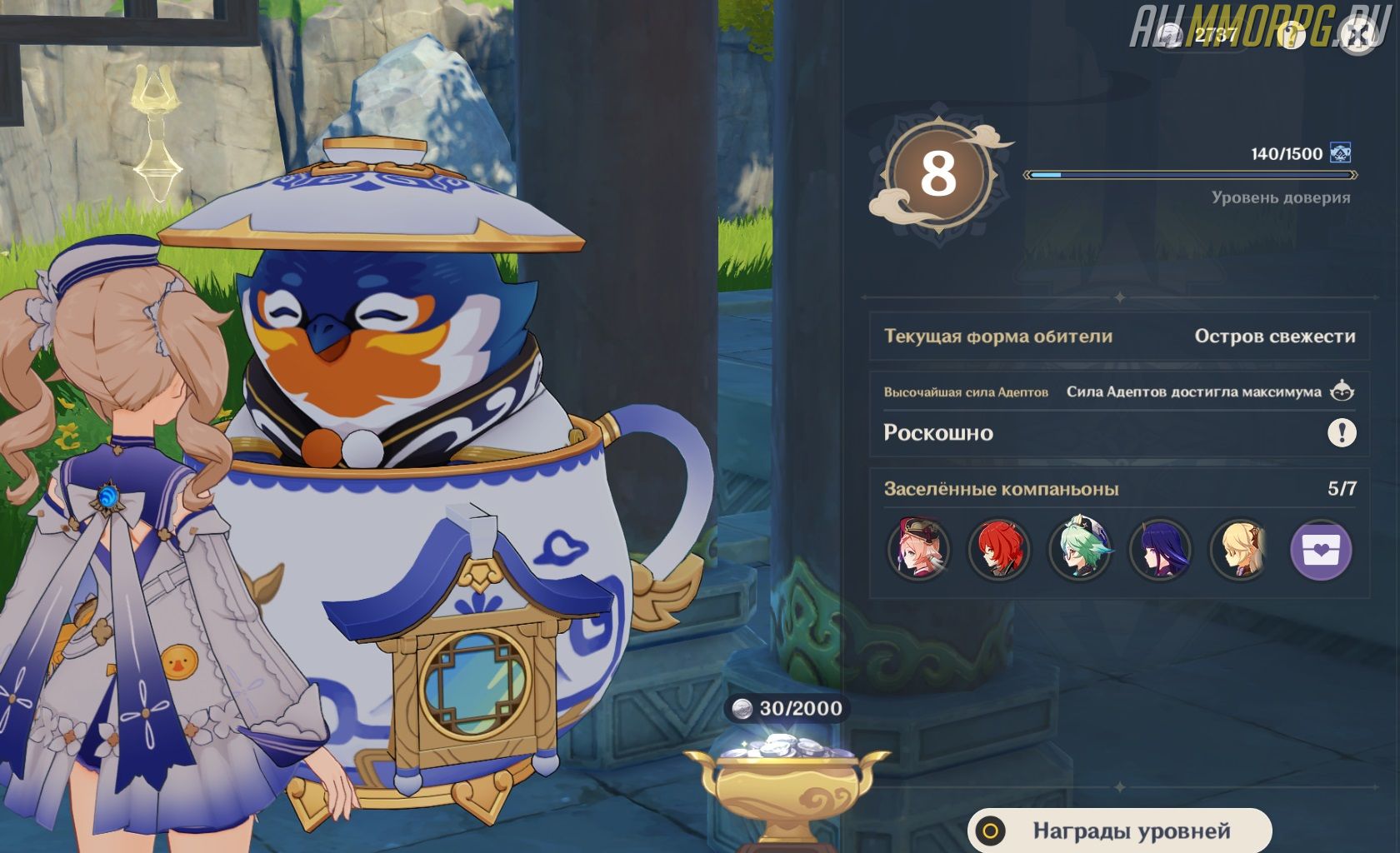Viewport: 1400px width, 853px height.
Task: Open the question mark help guide
Action: pyautogui.click(x=1290, y=35)
